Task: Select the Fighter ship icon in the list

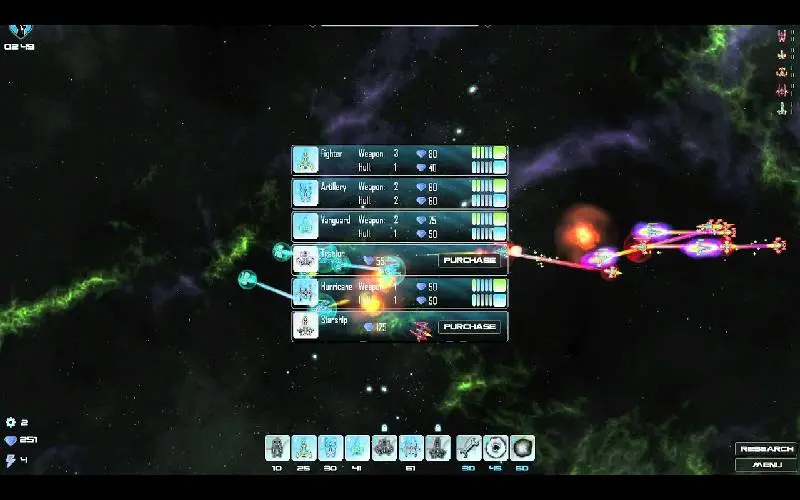Action: (305, 160)
